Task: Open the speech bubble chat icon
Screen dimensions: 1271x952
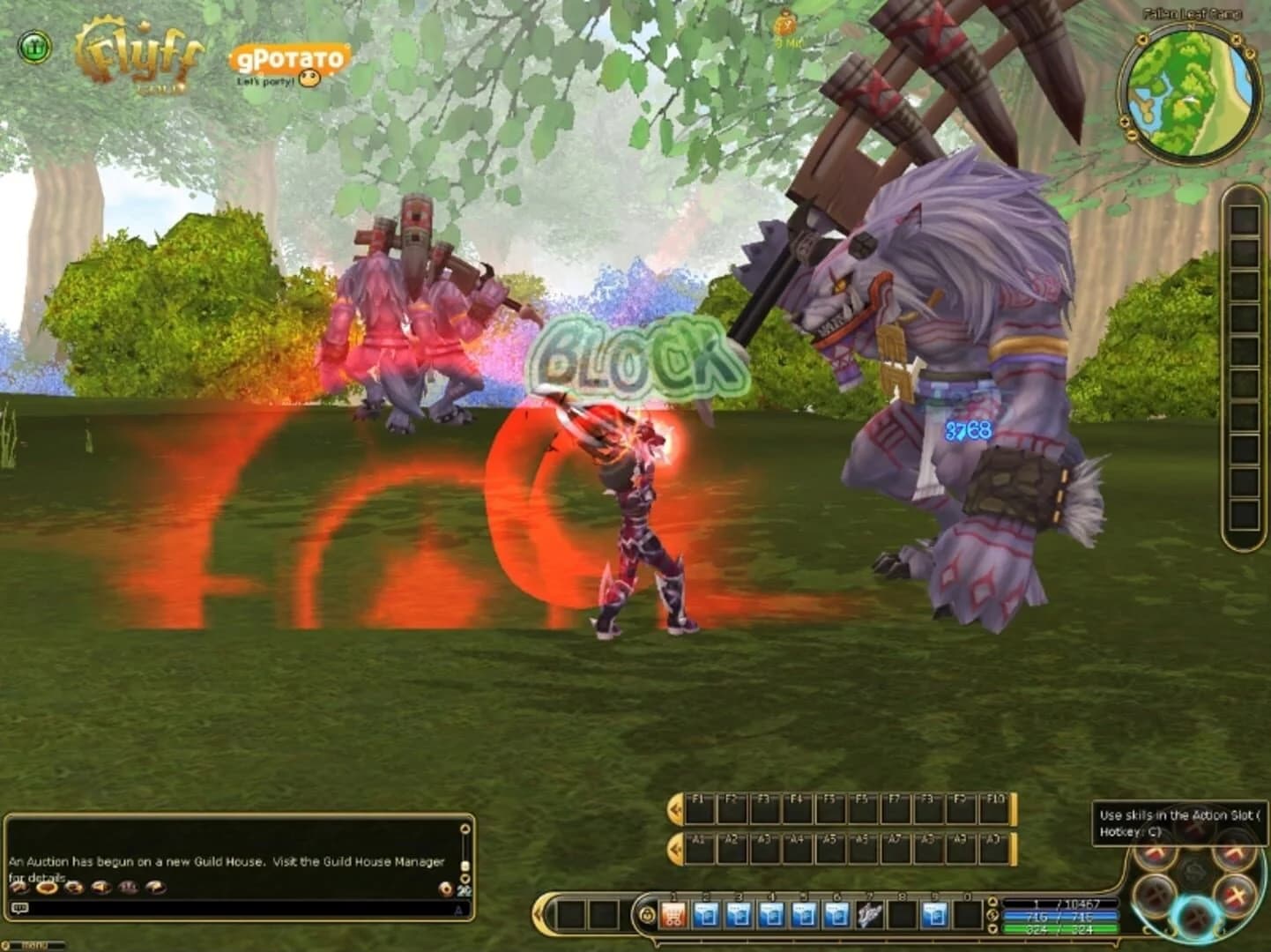Action: pos(20,908)
